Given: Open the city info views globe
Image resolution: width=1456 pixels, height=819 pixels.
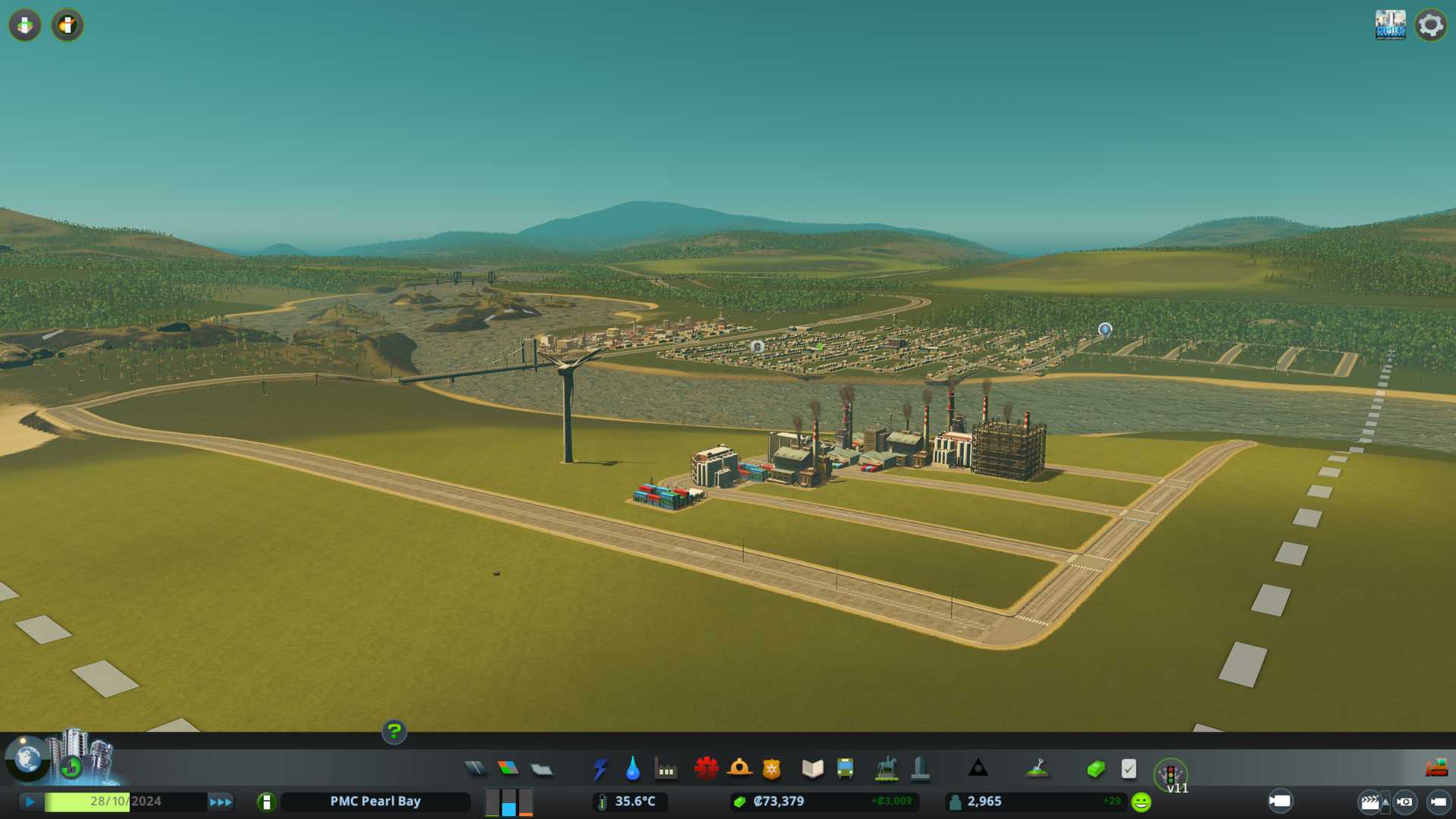Looking at the screenshot, I should [x=27, y=758].
